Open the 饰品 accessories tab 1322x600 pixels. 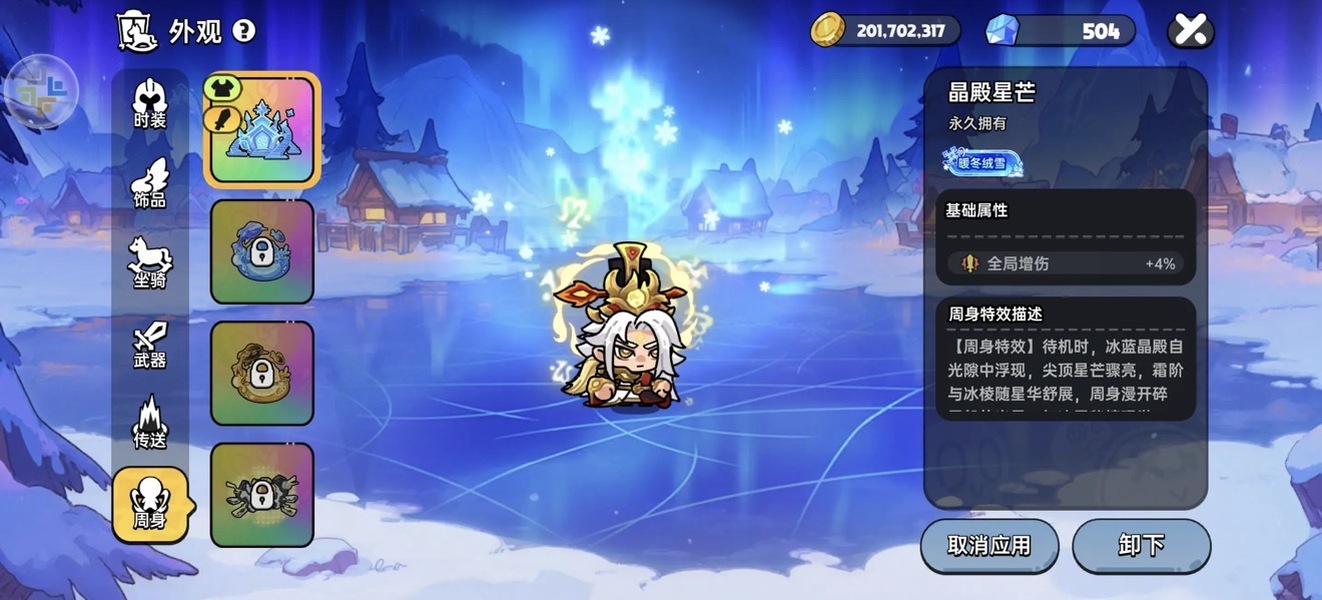pos(150,183)
